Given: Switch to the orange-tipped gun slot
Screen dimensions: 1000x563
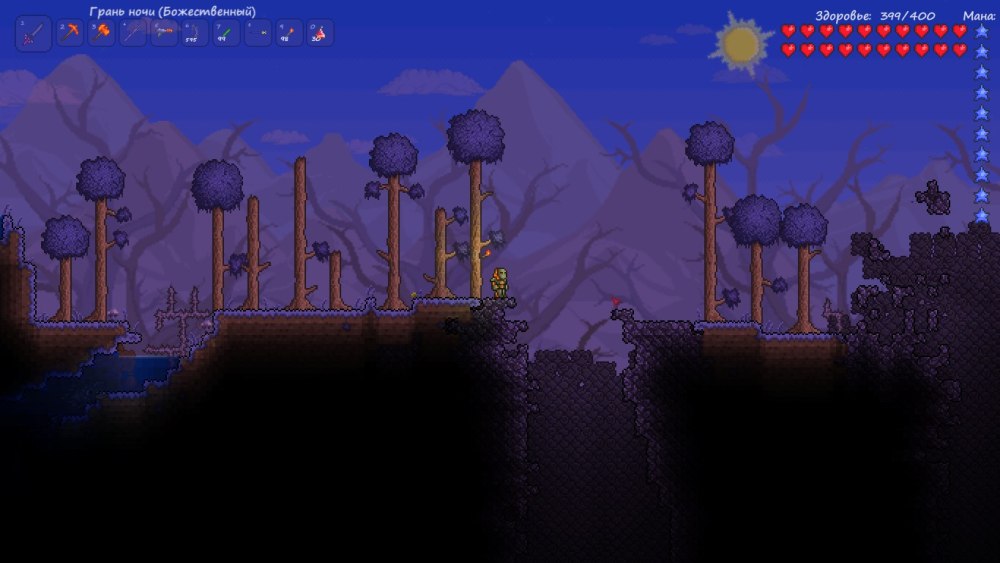Looking at the screenshot, I should [164, 33].
